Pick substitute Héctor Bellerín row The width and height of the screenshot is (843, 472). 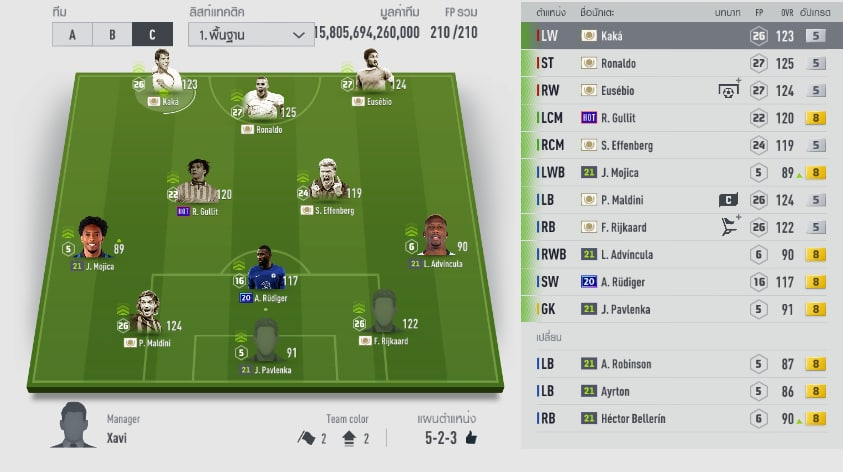(x=679, y=419)
